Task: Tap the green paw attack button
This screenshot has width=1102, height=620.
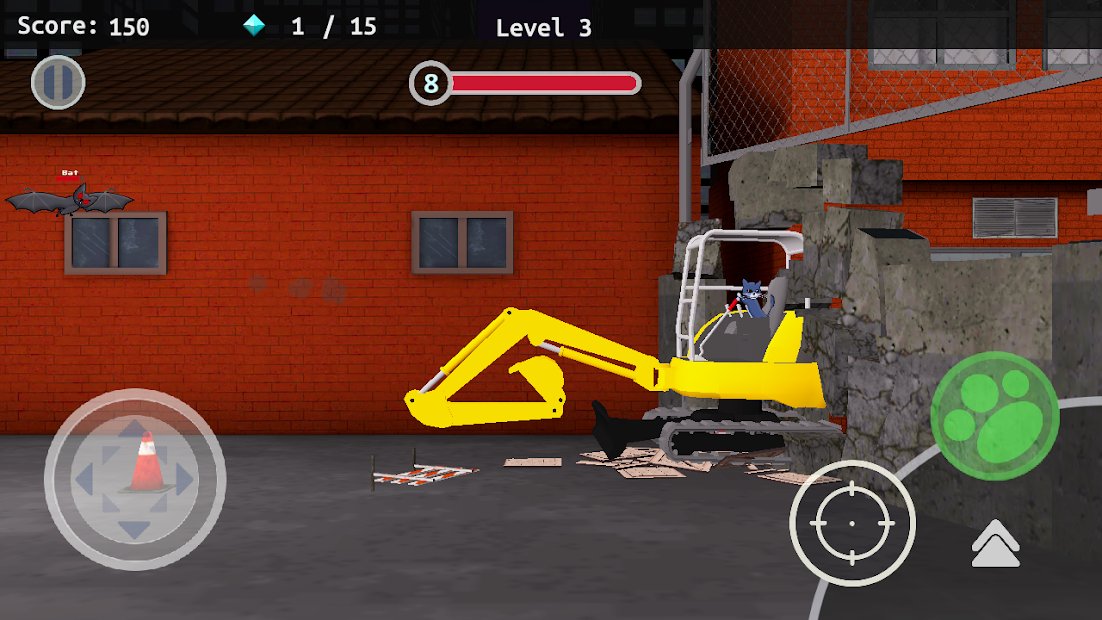Action: 994,416
